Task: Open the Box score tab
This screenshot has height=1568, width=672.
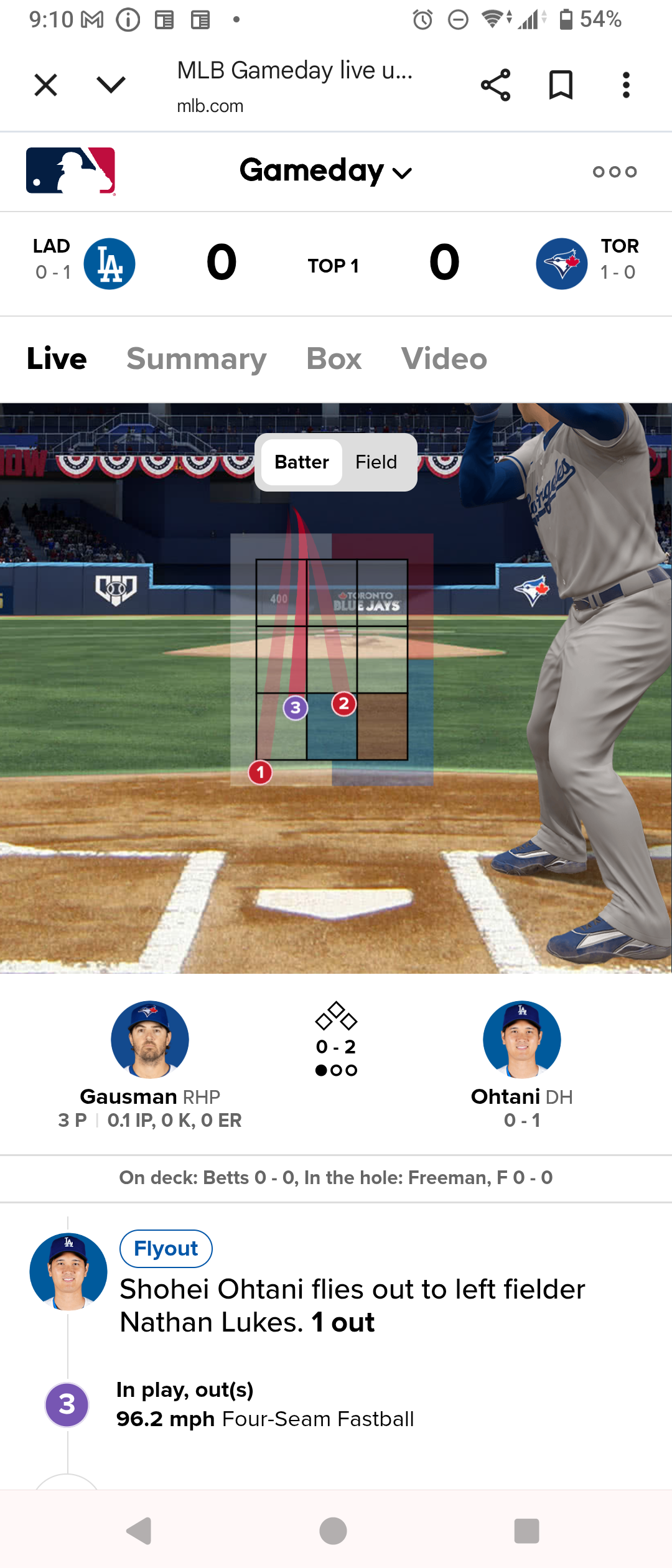Action: coord(334,359)
